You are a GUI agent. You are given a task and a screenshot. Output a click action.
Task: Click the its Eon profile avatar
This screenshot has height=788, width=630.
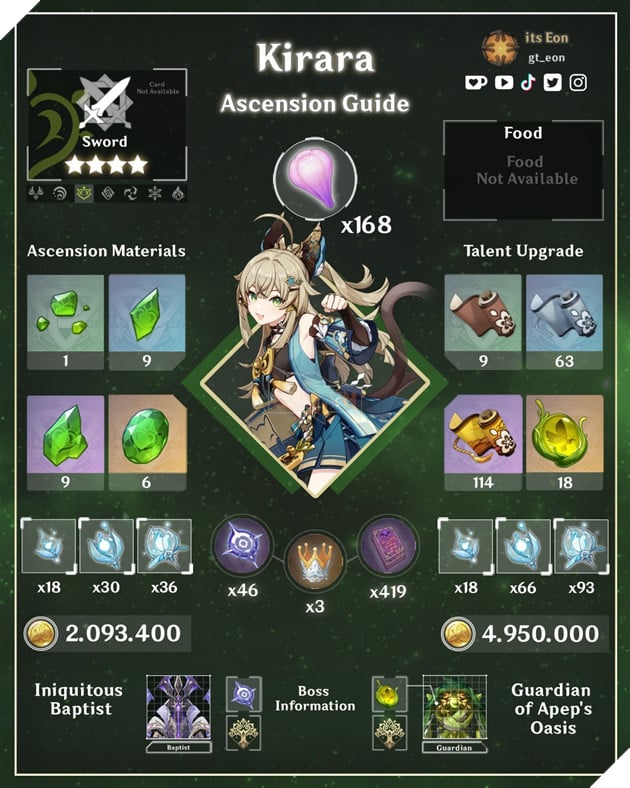click(x=498, y=48)
